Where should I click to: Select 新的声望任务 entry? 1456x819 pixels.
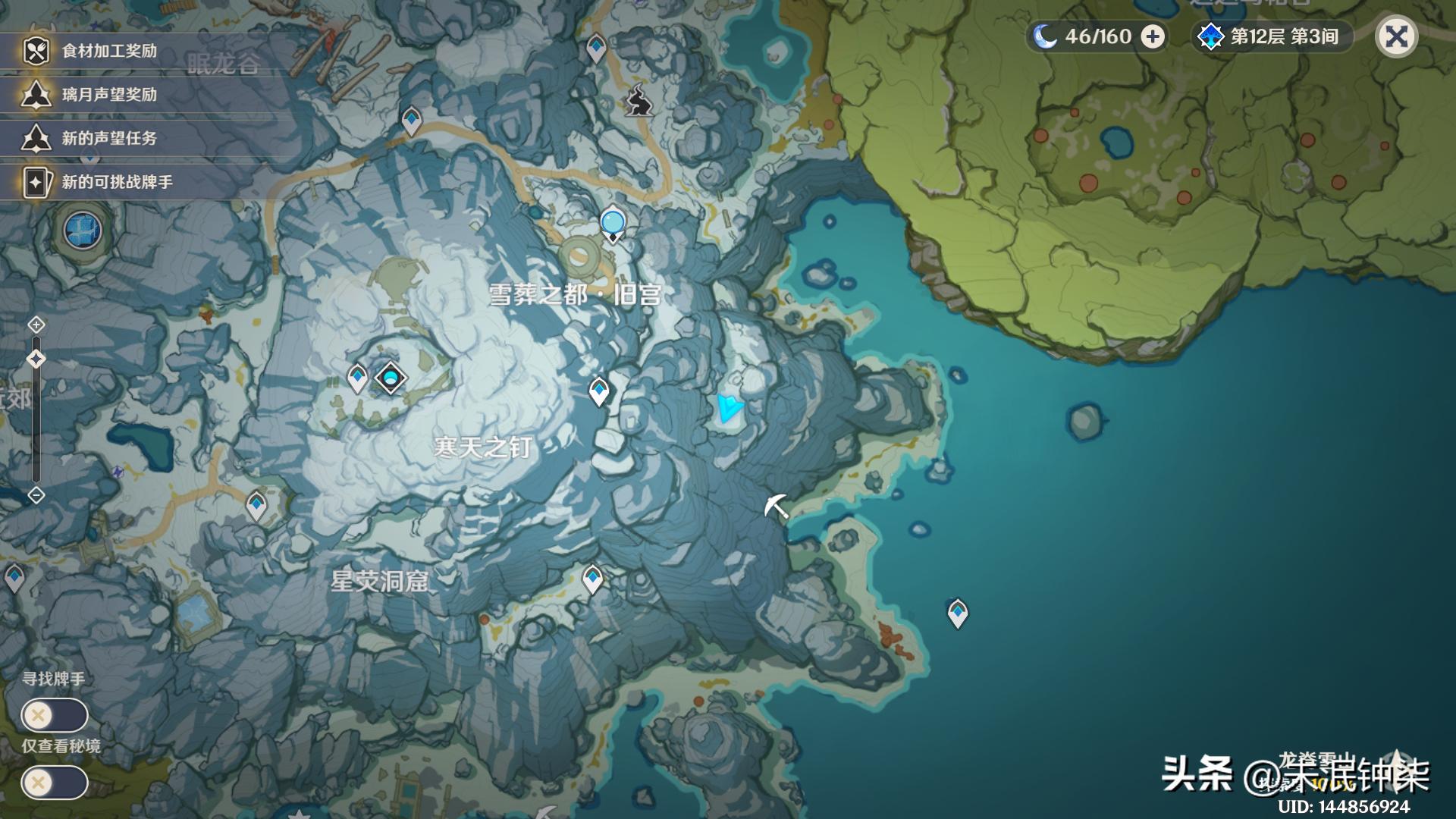click(x=110, y=138)
